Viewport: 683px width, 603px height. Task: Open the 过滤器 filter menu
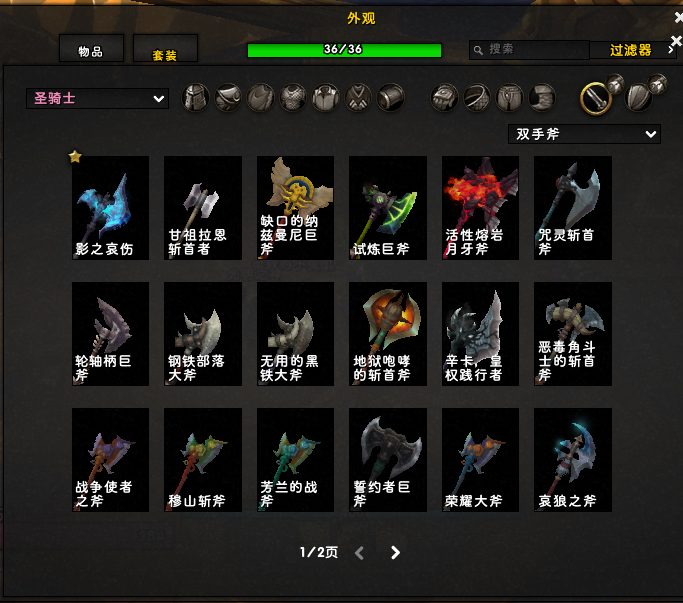click(x=633, y=50)
